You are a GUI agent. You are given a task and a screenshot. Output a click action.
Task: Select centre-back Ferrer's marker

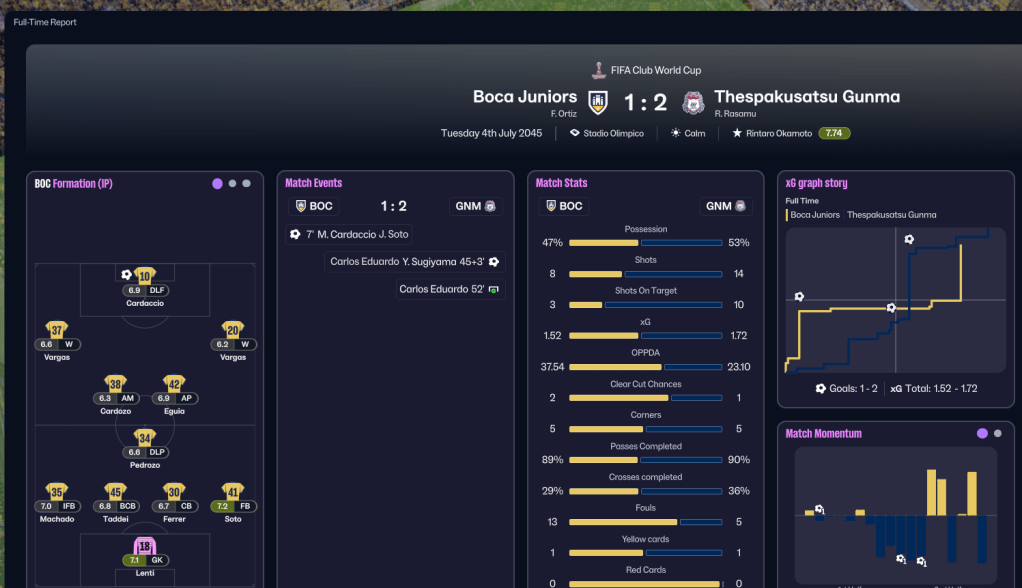tap(174, 492)
